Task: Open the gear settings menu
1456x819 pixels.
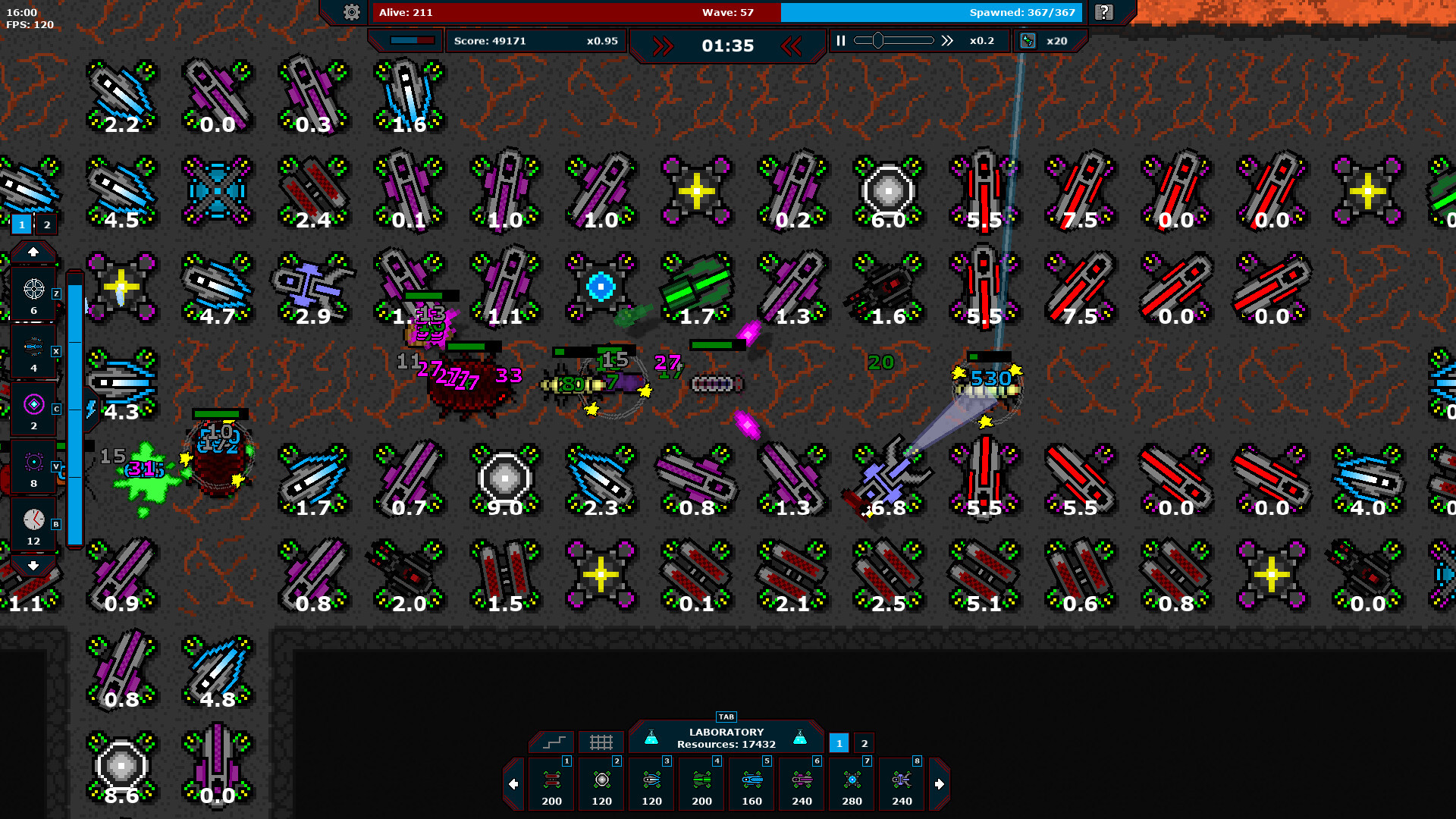Action: click(351, 12)
